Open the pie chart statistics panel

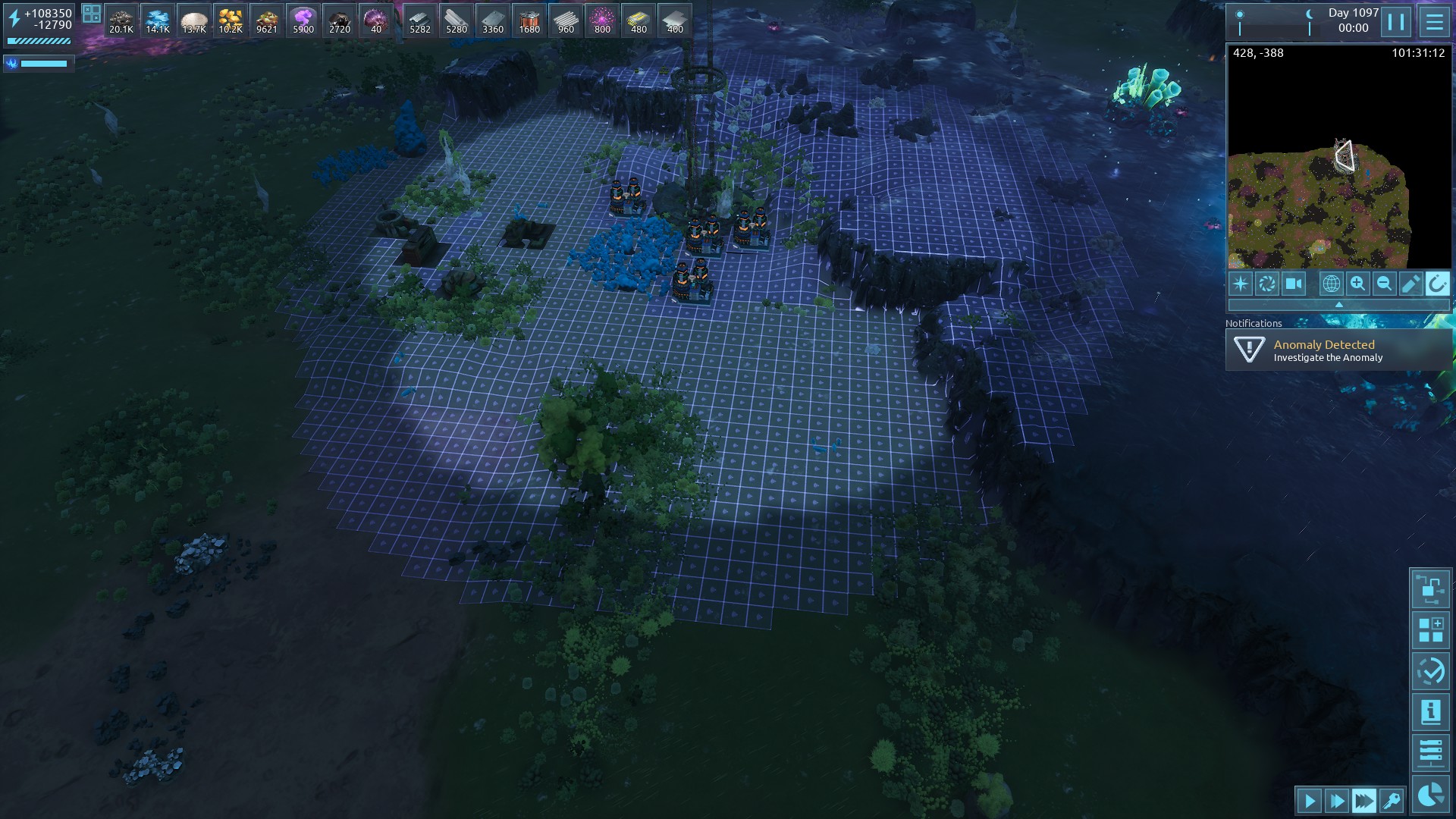click(1430, 795)
